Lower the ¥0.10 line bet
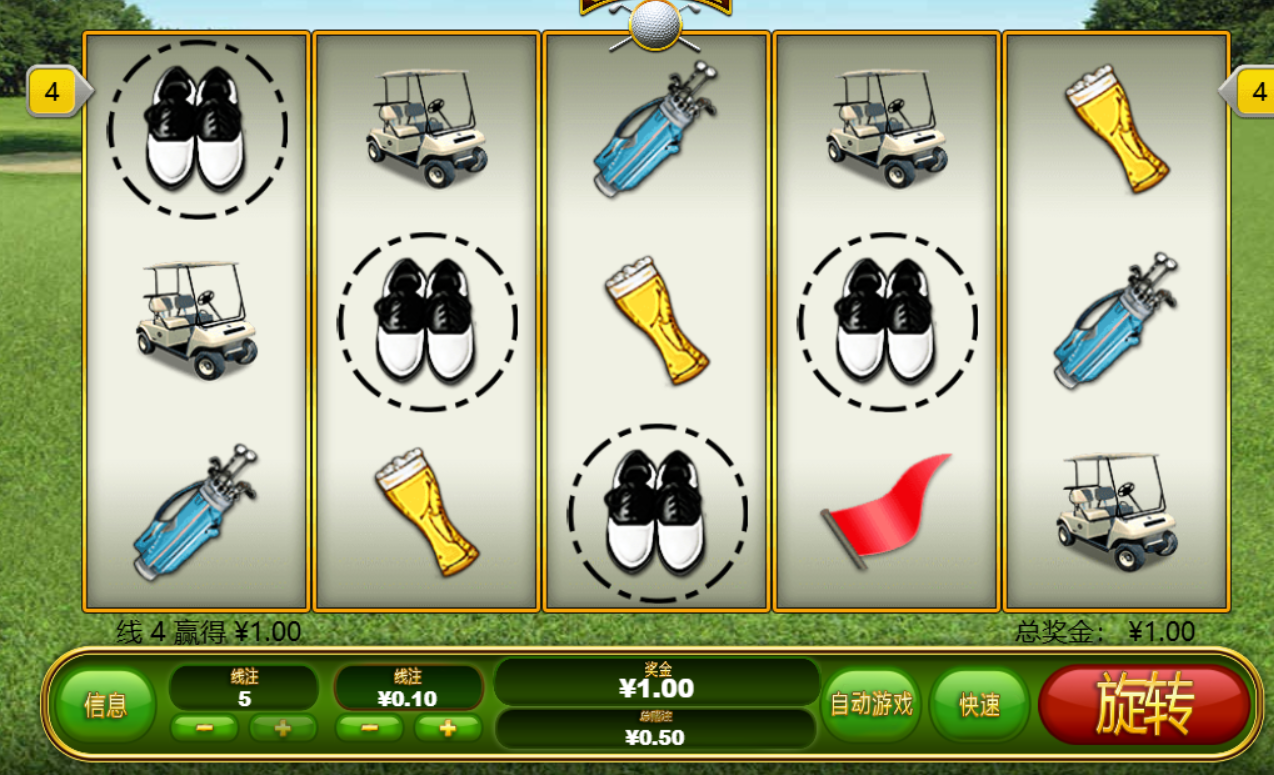Image resolution: width=1274 pixels, height=775 pixels. [x=369, y=728]
